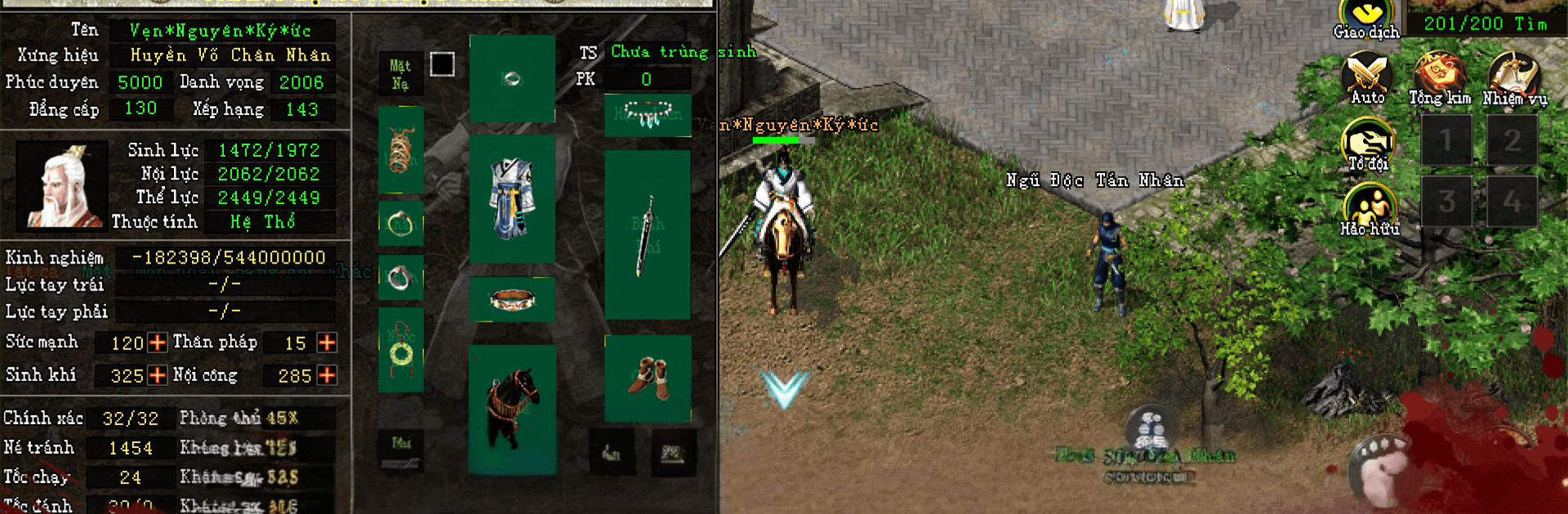Select the equipped robe armor slot
This screenshot has height=514, width=1568.
click(512, 198)
